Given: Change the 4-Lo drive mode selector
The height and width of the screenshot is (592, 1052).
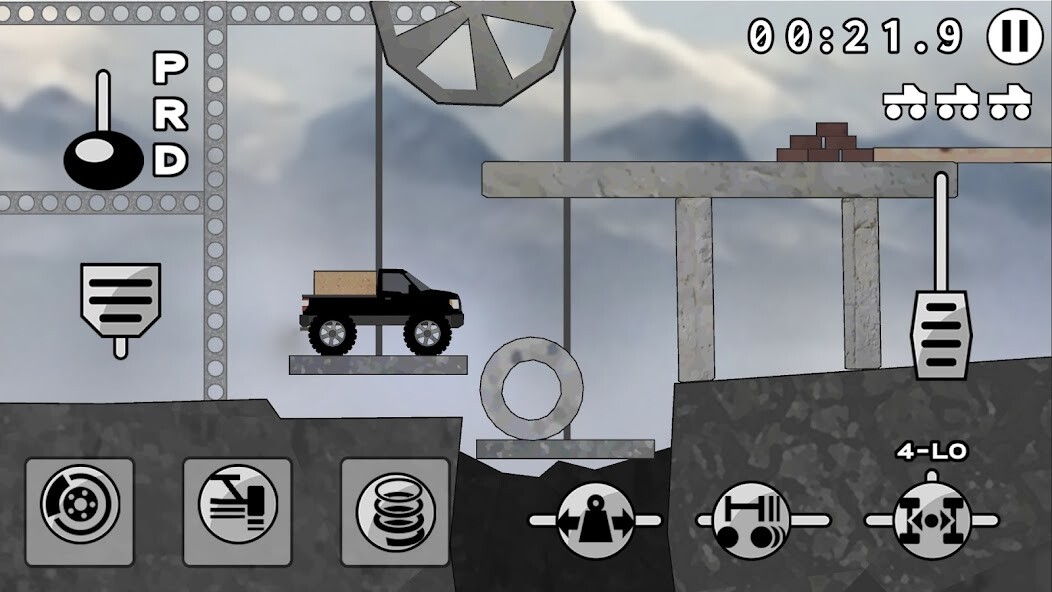Looking at the screenshot, I should 931,520.
